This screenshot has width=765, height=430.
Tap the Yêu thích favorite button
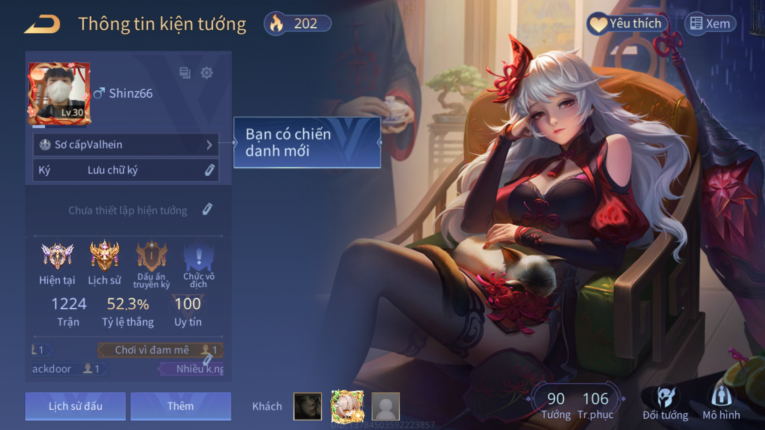pos(626,23)
